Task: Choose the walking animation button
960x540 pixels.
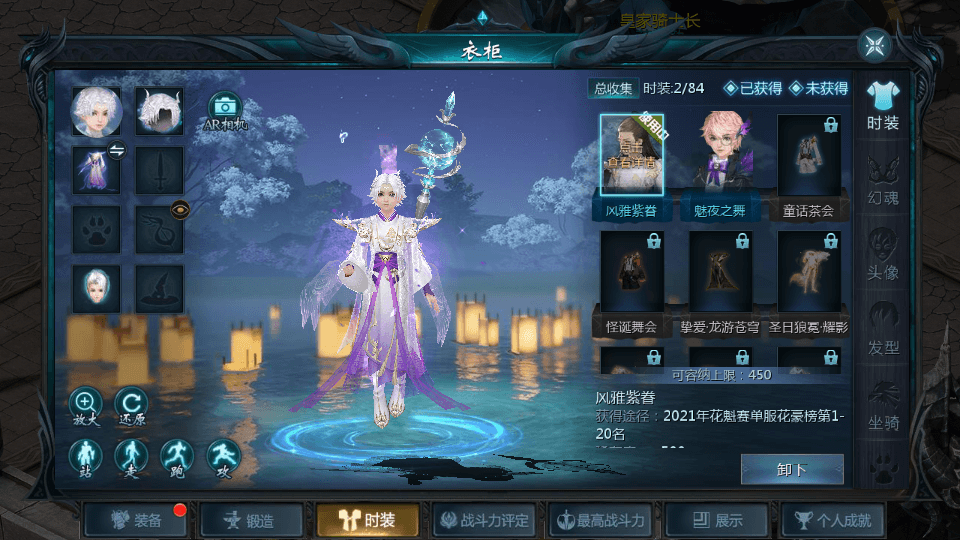Action: (x=131, y=456)
